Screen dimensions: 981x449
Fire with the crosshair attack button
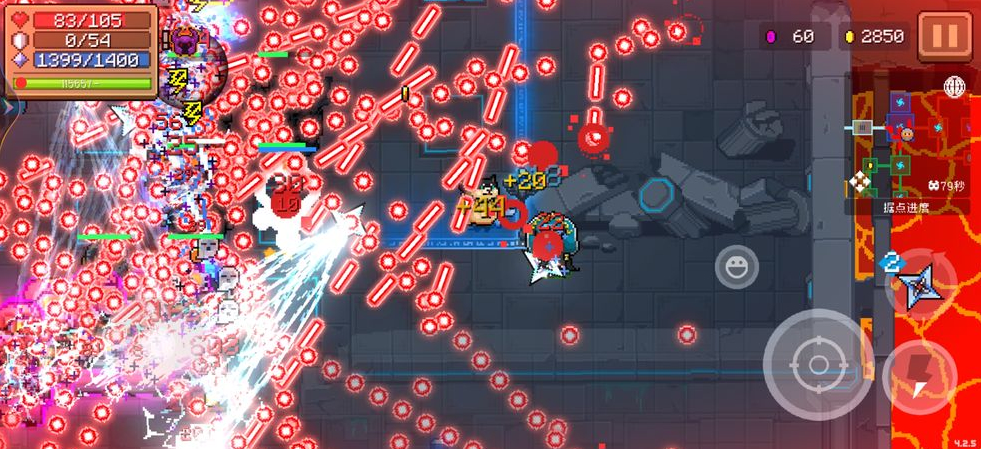point(818,364)
